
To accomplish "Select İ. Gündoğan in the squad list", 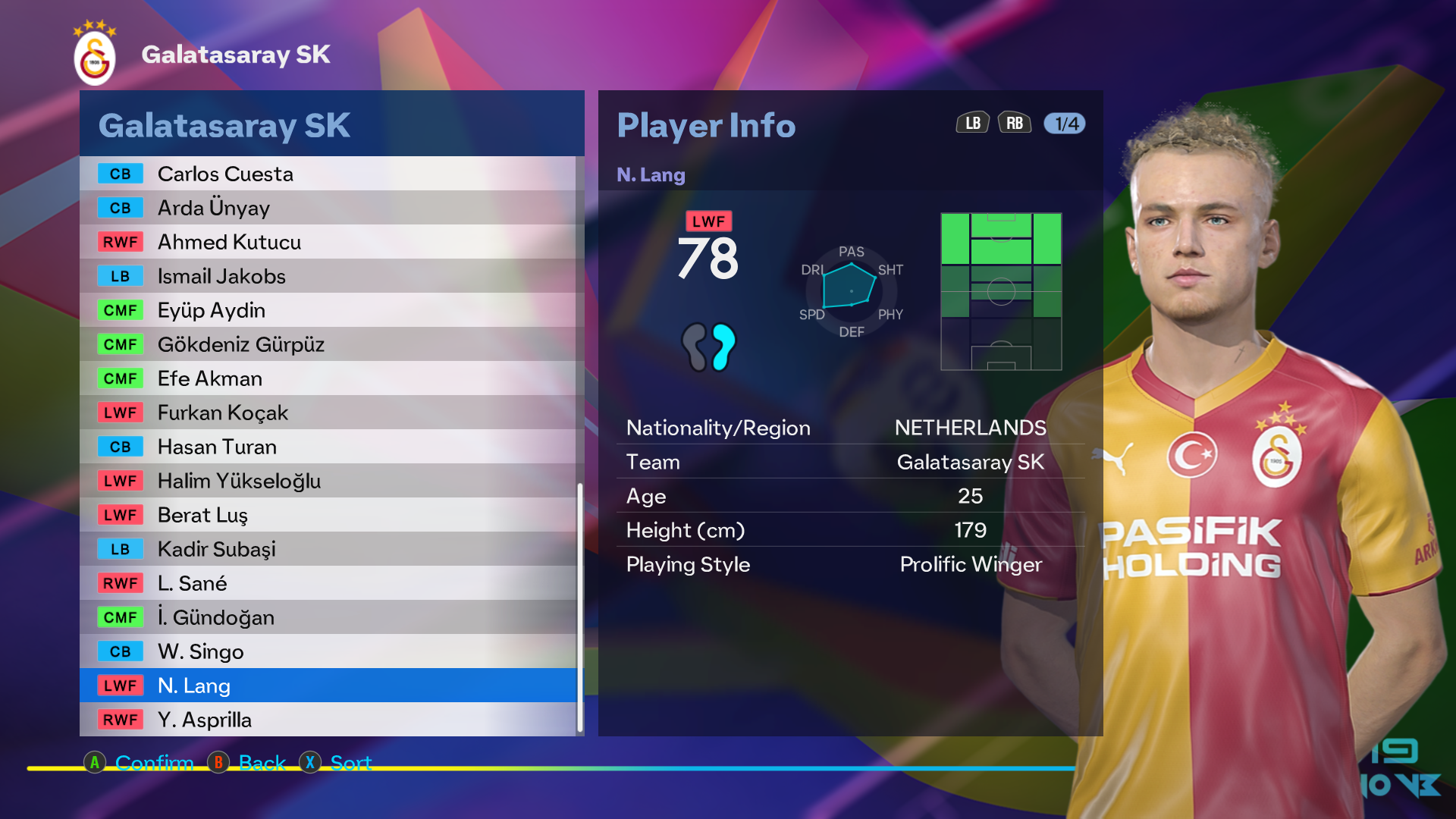I will (x=328, y=617).
